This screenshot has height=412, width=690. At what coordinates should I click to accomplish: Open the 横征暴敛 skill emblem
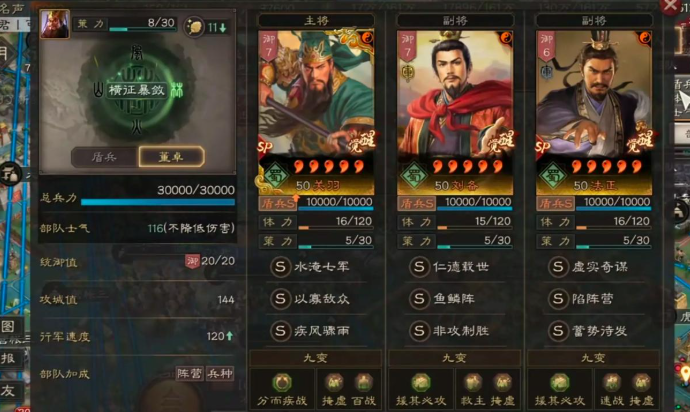coord(138,91)
